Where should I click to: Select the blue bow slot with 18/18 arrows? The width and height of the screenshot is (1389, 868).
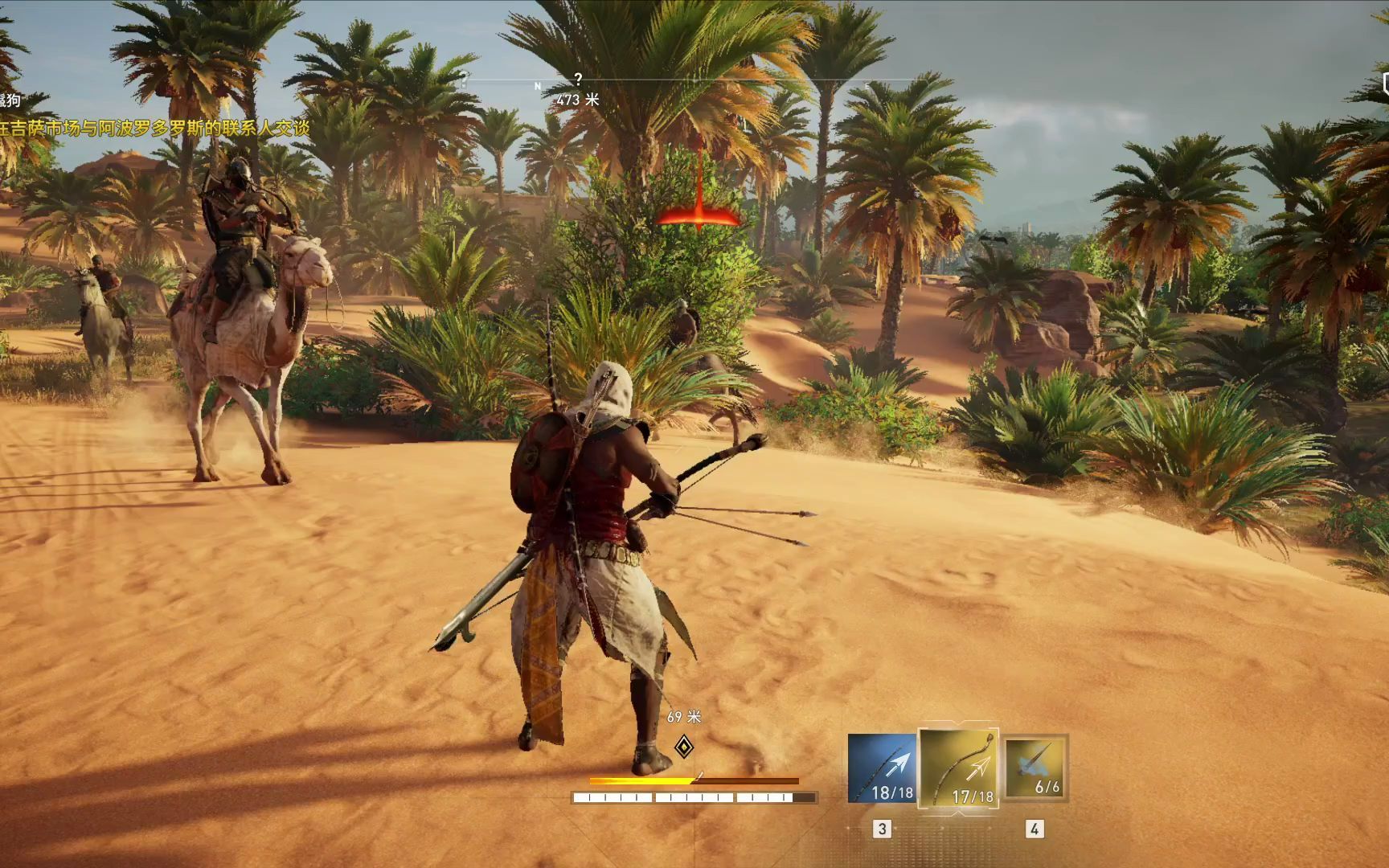882,768
